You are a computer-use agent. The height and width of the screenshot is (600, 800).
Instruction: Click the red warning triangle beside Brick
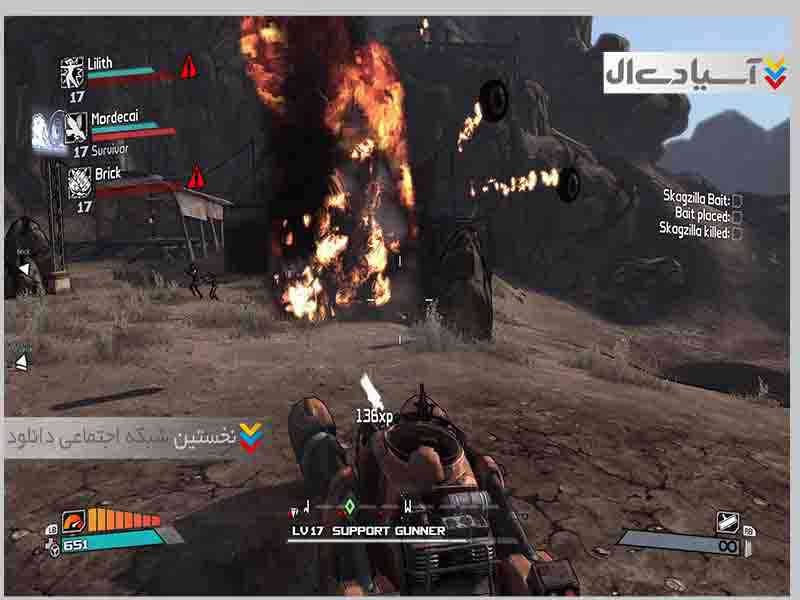[x=196, y=177]
